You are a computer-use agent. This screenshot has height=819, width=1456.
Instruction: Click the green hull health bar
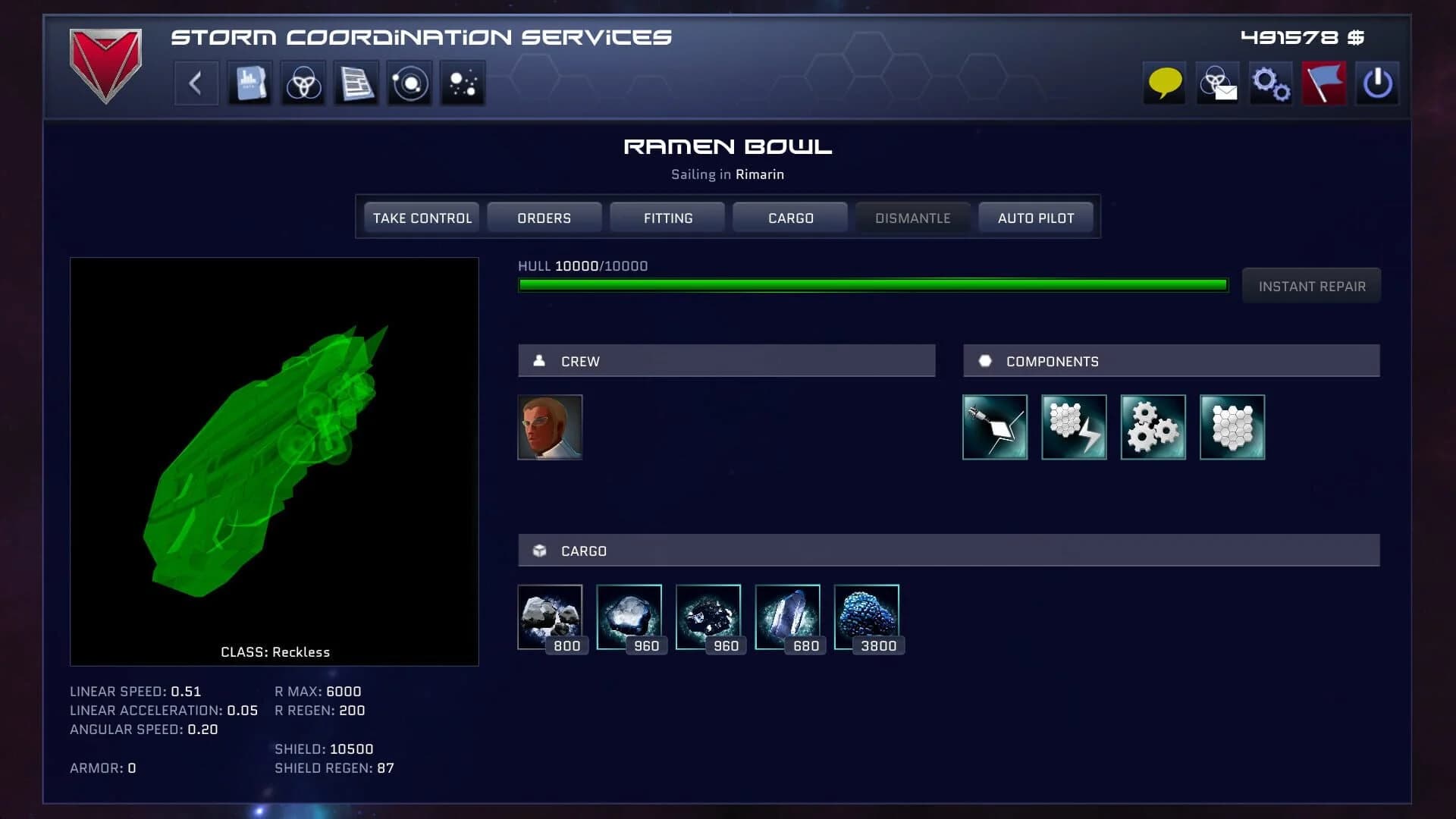[872, 284]
